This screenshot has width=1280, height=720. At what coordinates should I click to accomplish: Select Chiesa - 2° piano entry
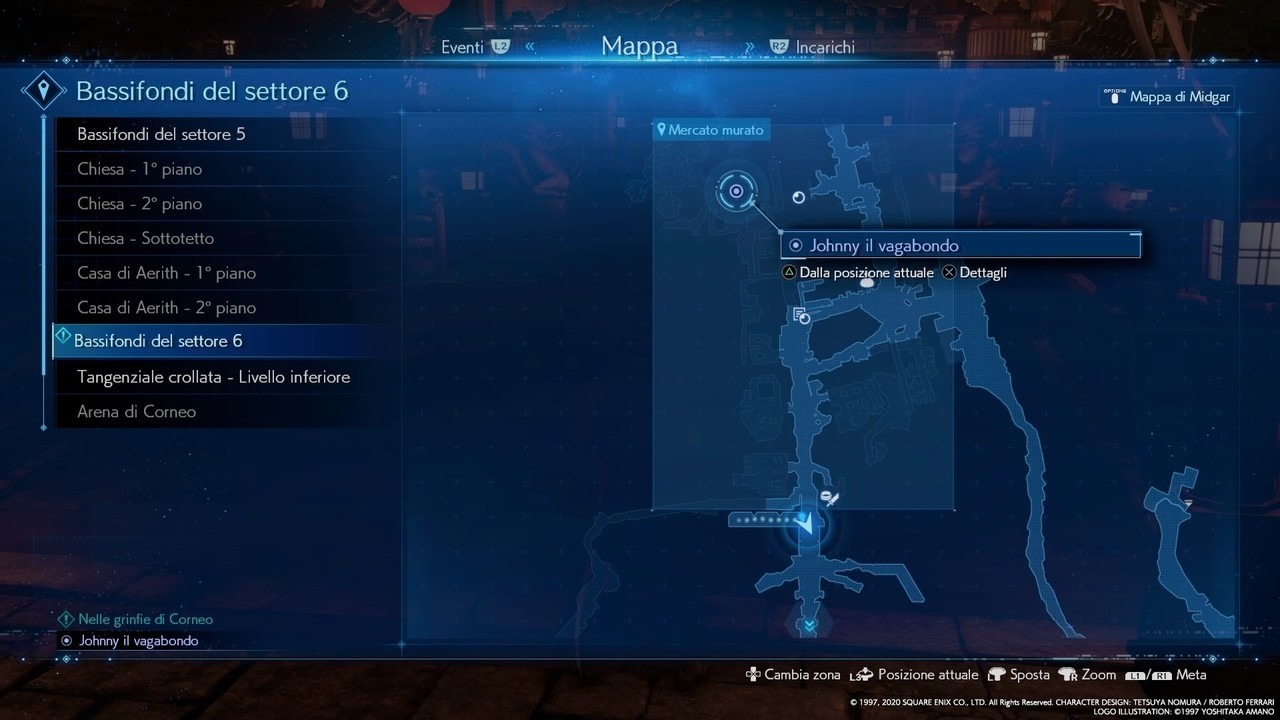[x=139, y=204]
